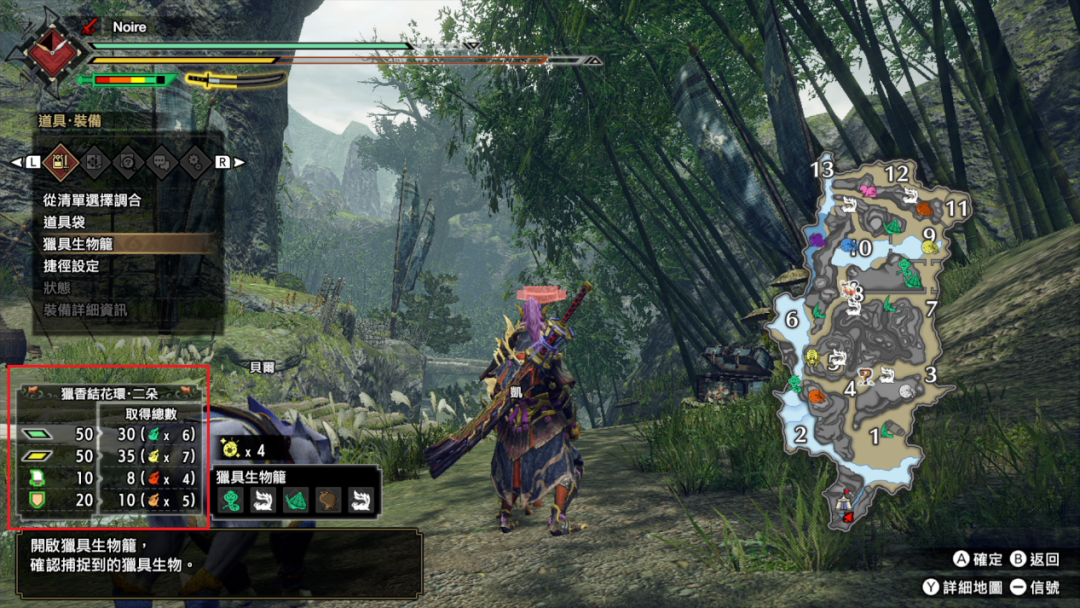Click the blue creature marker on the map
The width and height of the screenshot is (1080, 608).
pos(849,246)
